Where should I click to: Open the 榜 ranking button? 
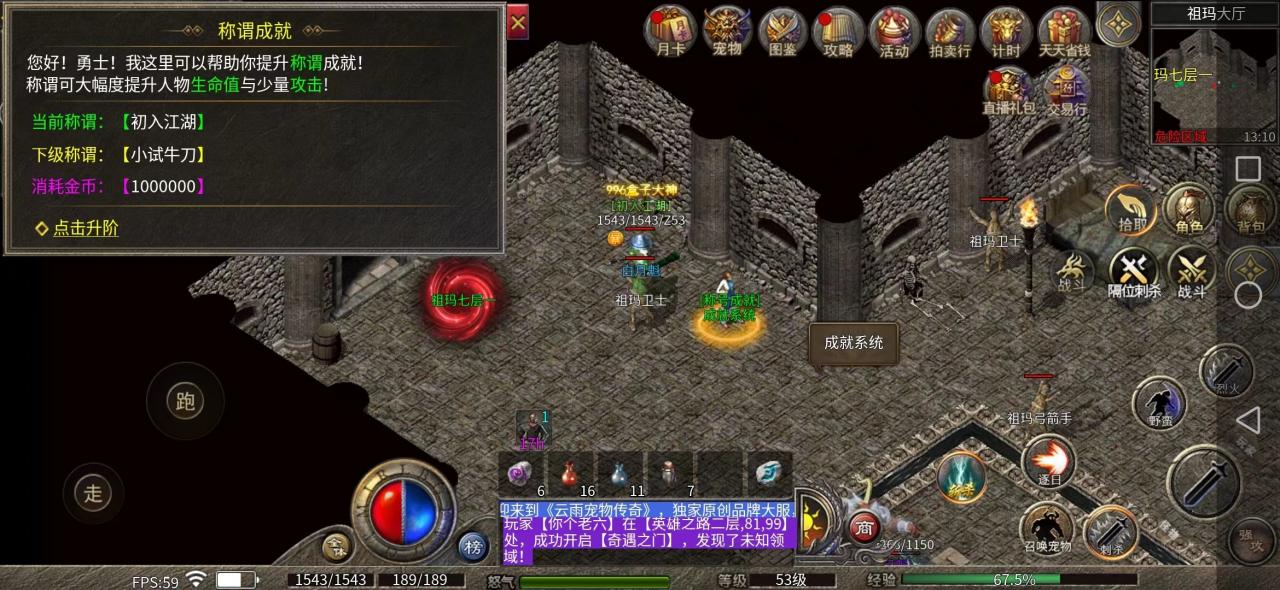point(473,546)
